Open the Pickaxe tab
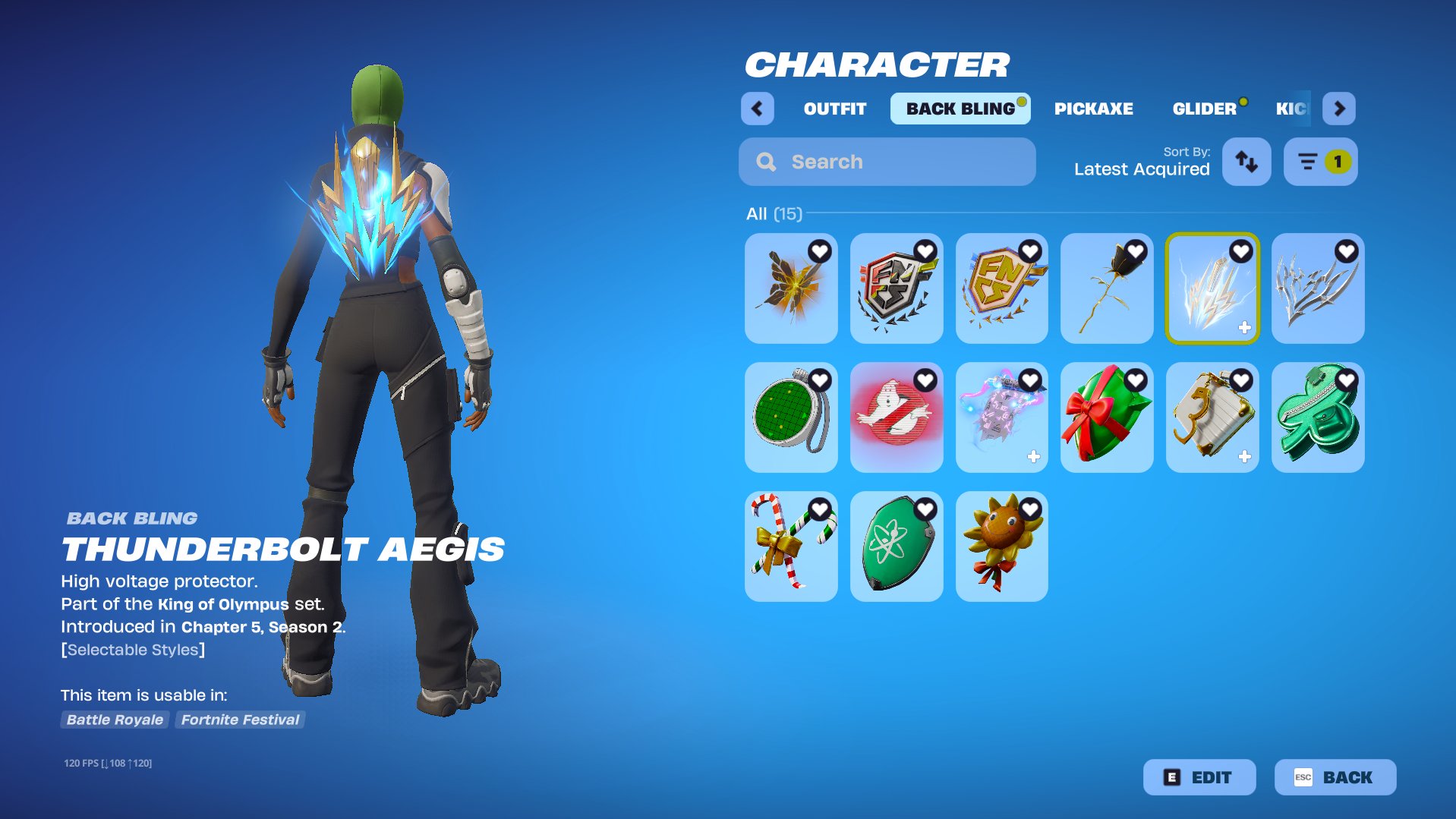Image resolution: width=1456 pixels, height=819 pixels. point(1093,109)
